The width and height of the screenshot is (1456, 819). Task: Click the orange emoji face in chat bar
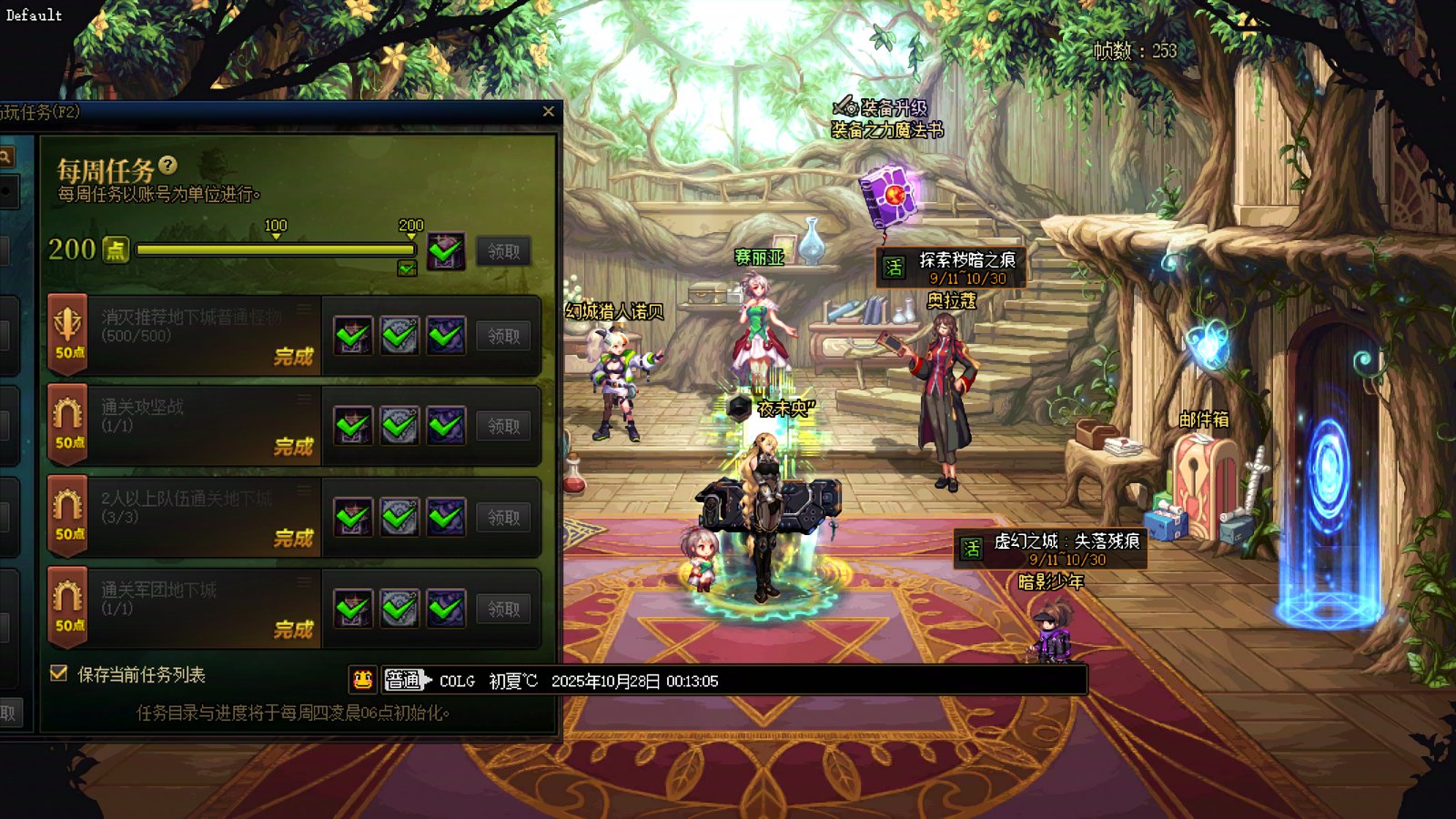pyautogui.click(x=362, y=680)
